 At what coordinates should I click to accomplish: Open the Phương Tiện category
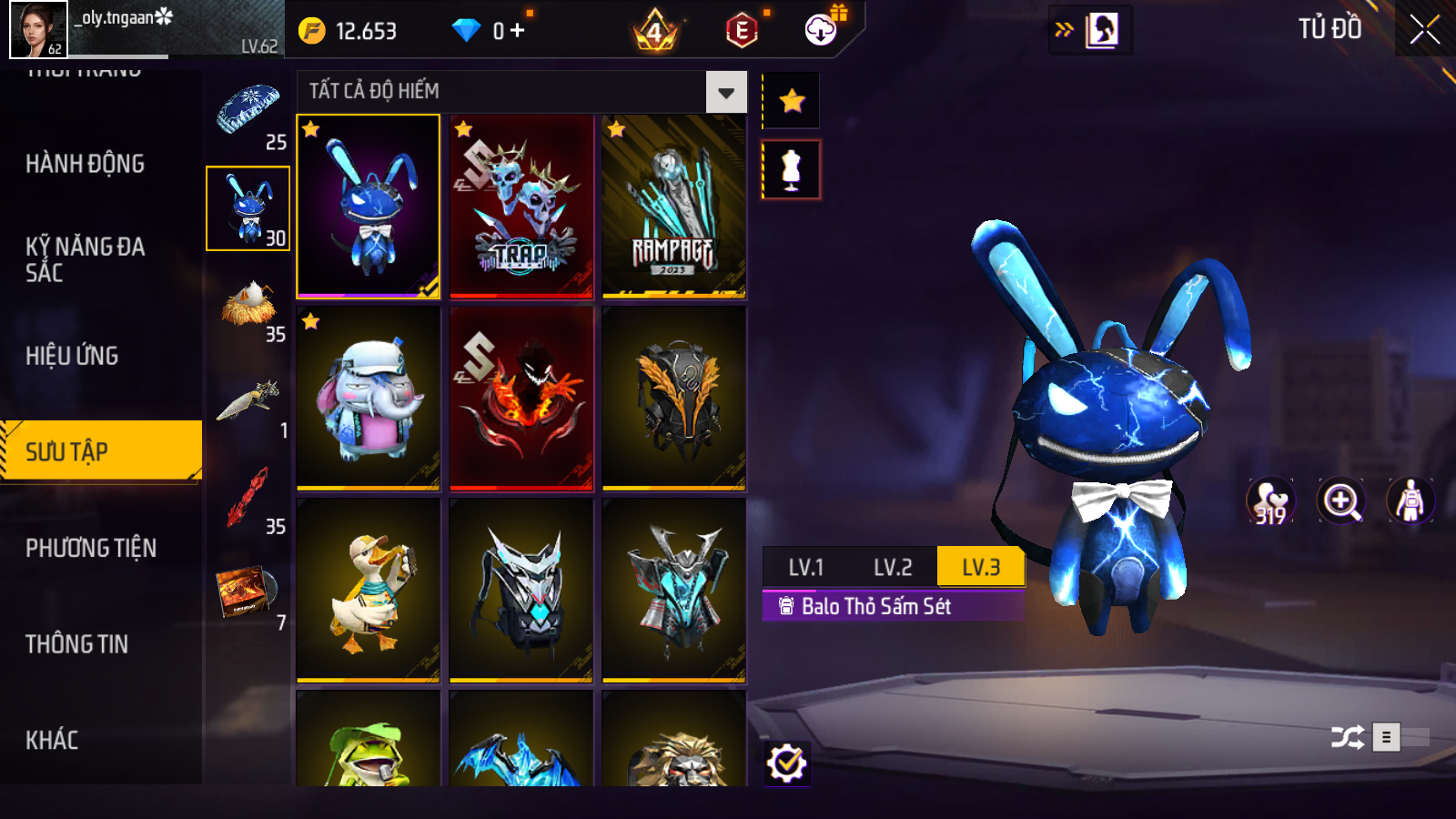click(91, 548)
